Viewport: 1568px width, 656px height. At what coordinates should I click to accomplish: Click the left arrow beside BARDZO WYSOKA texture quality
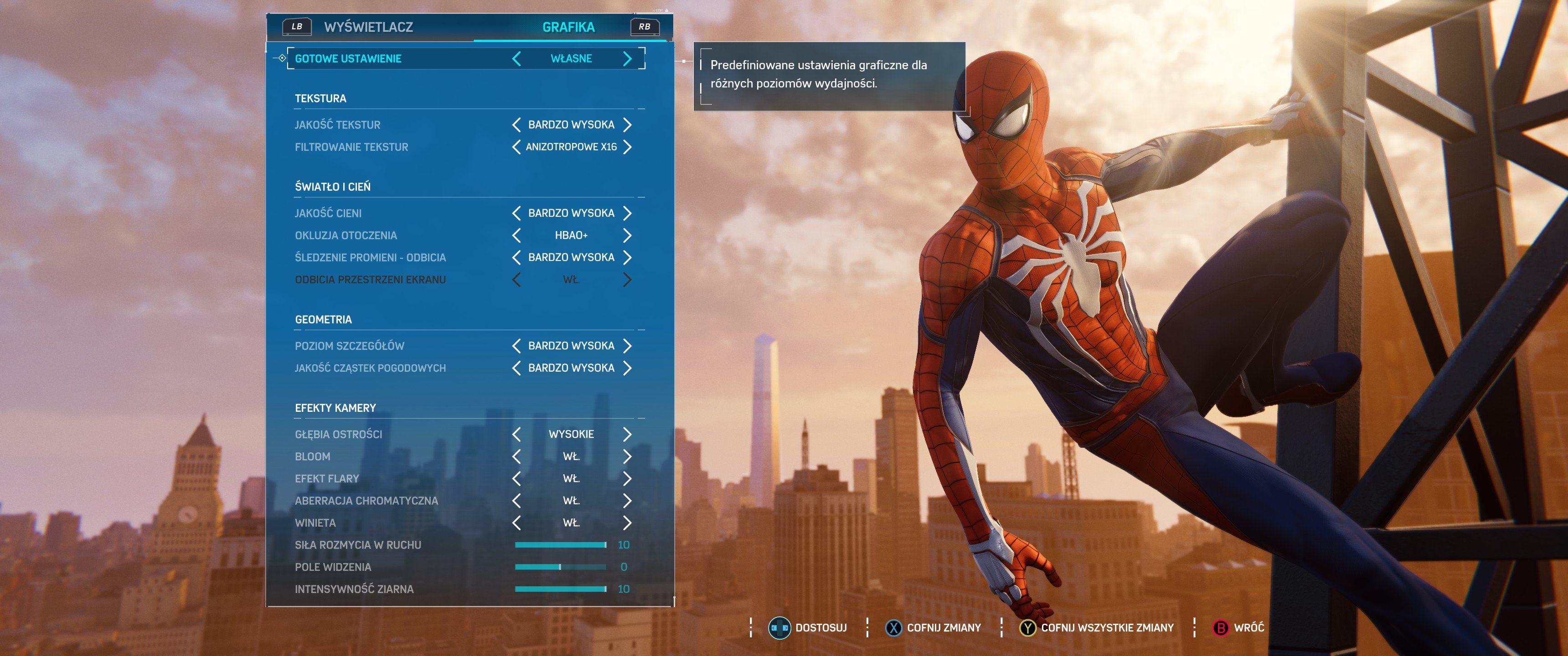tap(516, 124)
